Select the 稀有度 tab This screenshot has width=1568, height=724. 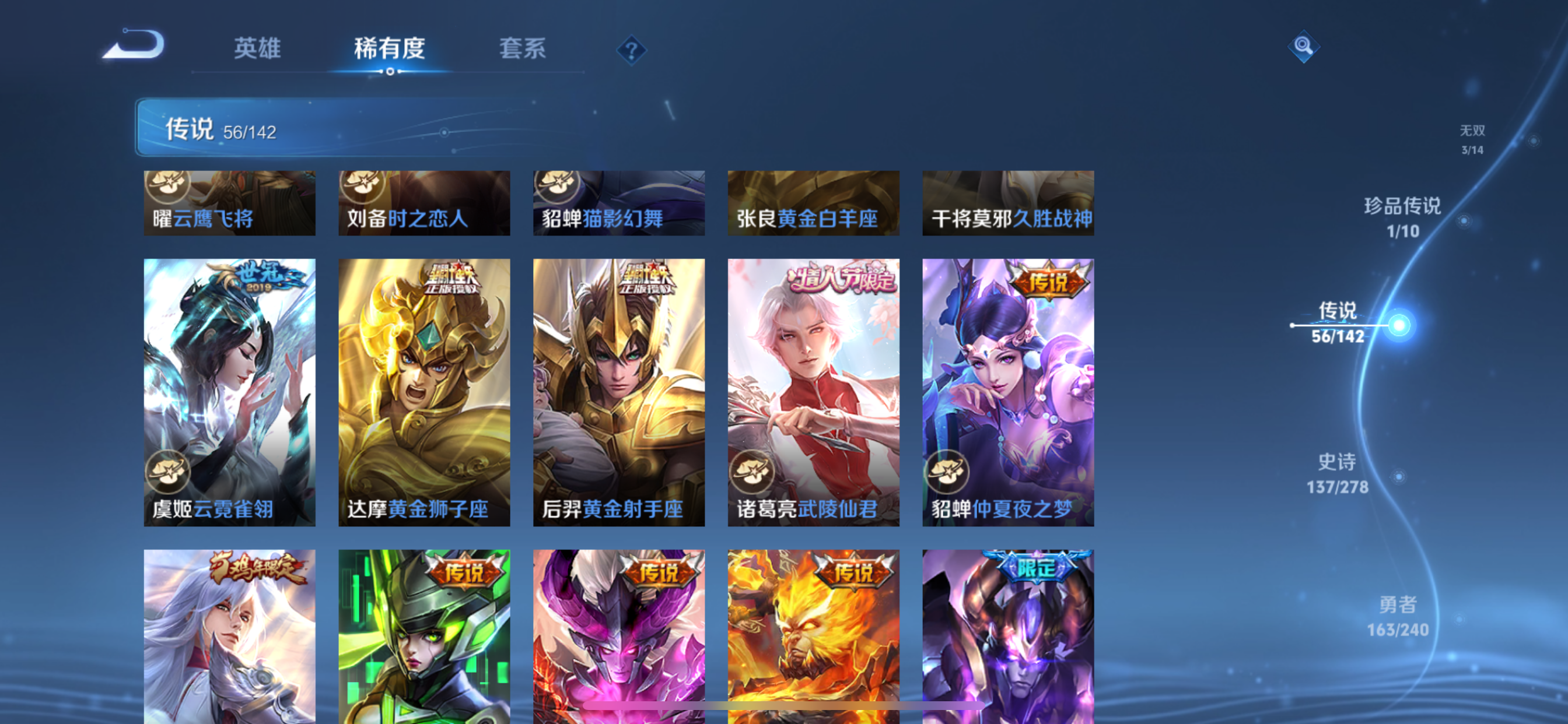pos(390,48)
